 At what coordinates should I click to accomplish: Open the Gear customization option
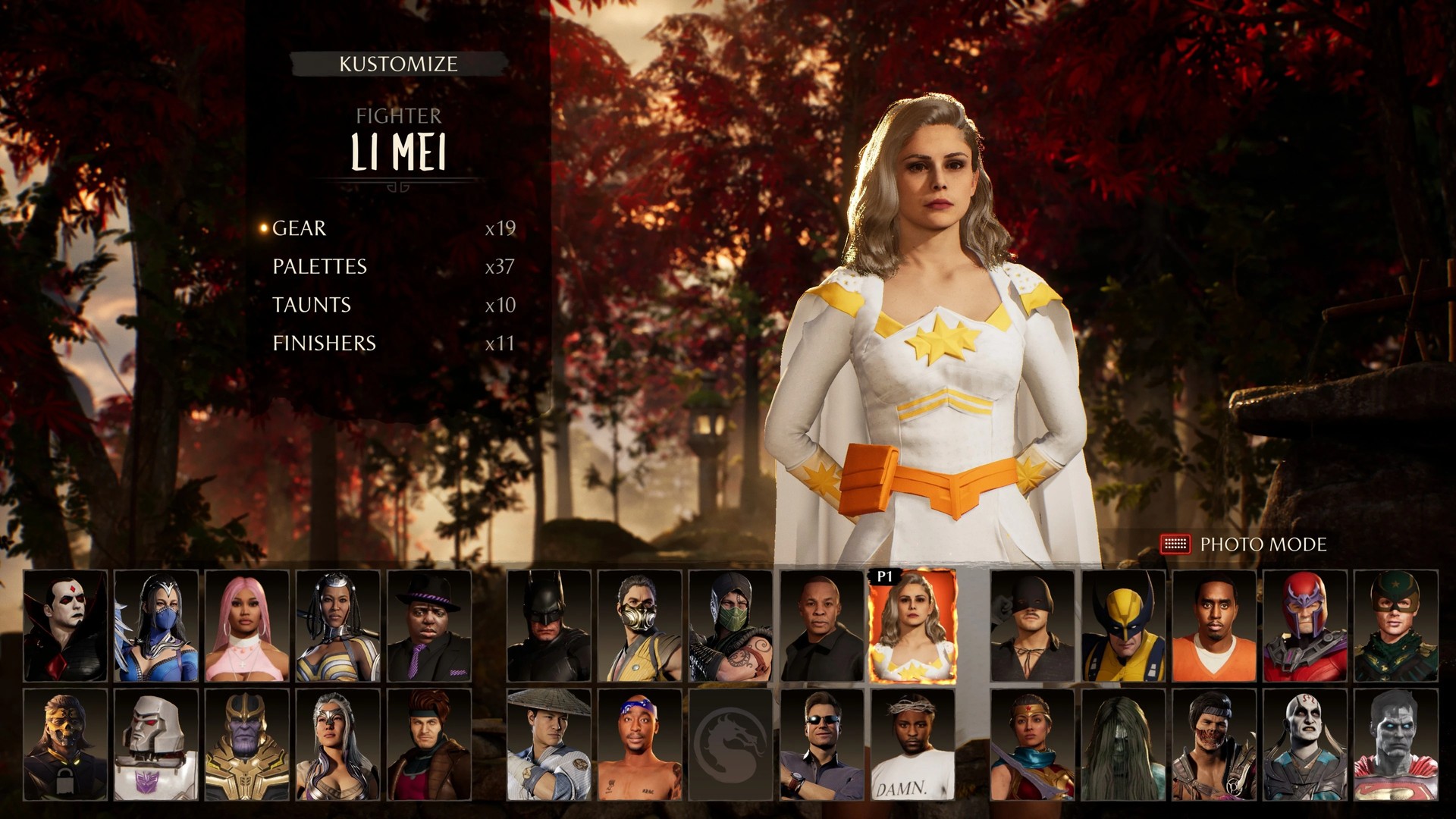300,228
